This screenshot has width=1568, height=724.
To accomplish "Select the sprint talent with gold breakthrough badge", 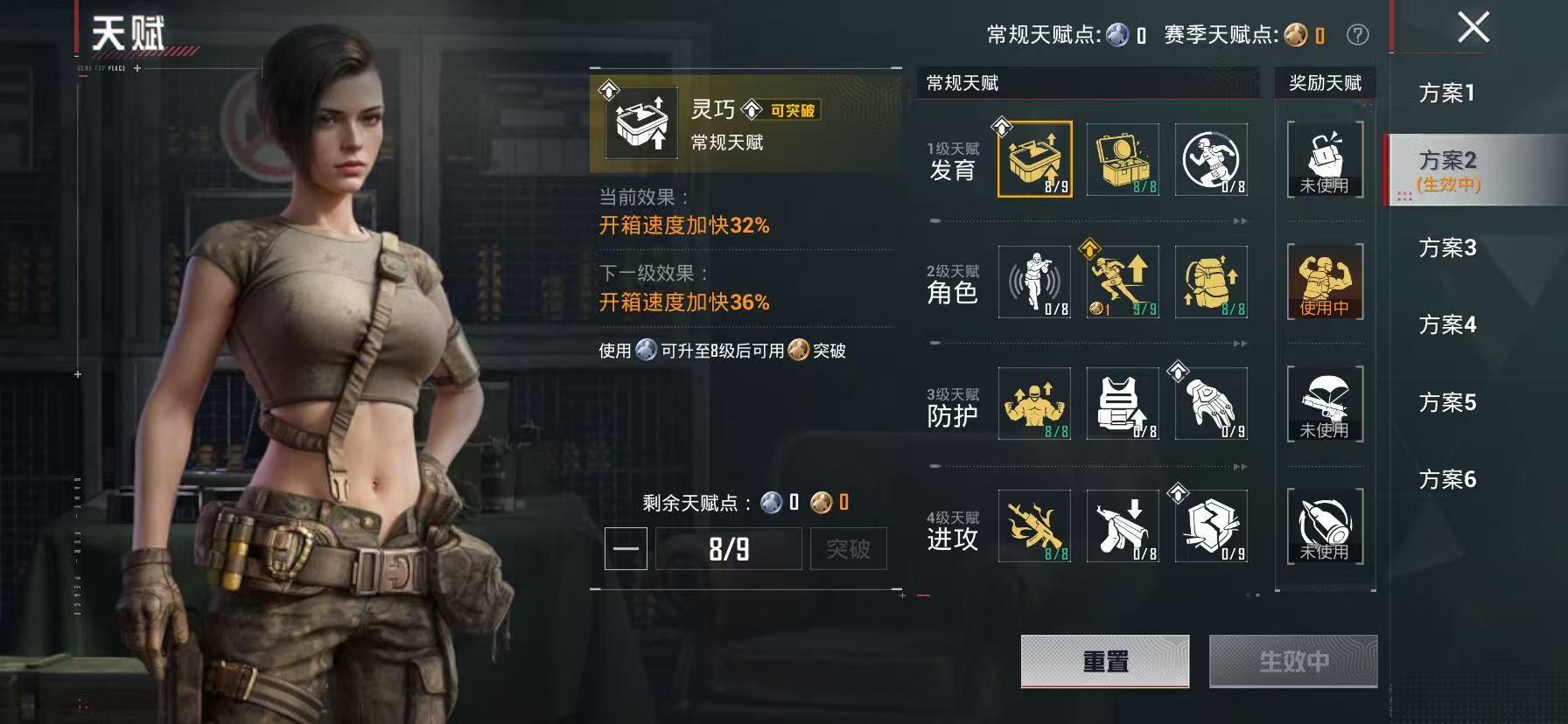I will (x=1124, y=282).
